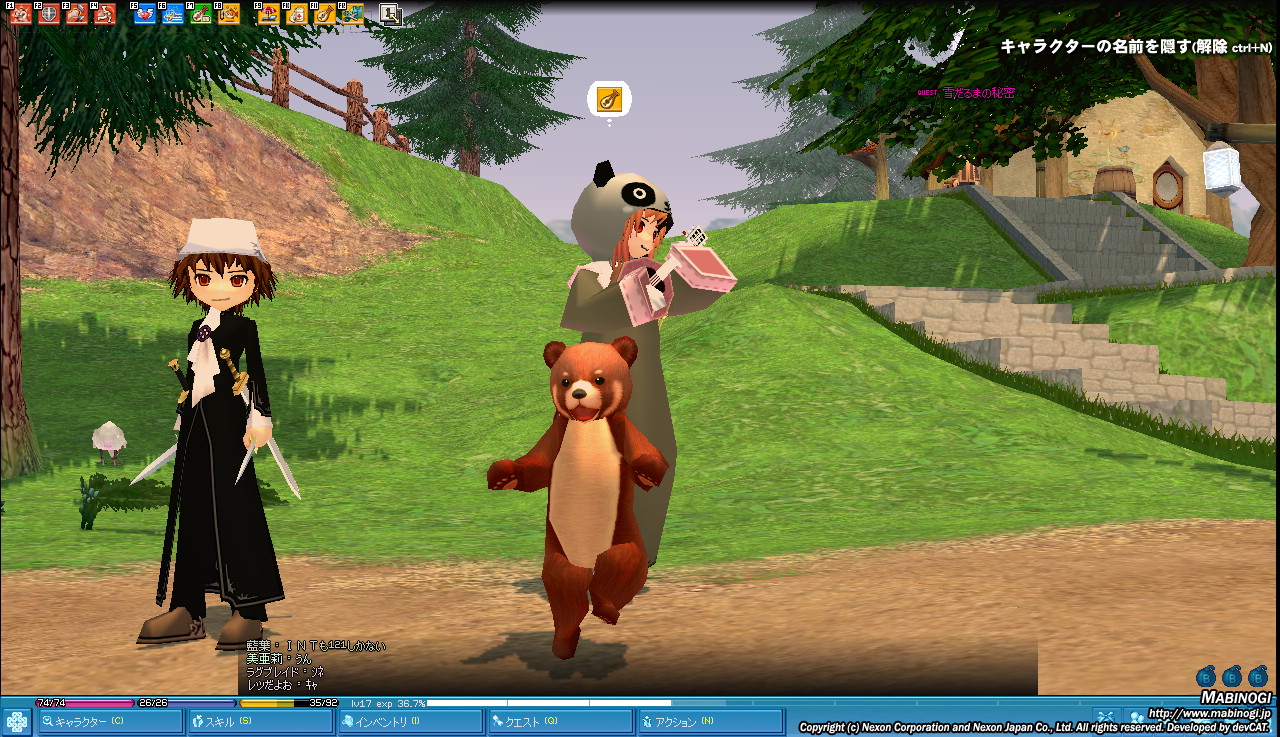Use the F7 green lute skill

click(201, 14)
